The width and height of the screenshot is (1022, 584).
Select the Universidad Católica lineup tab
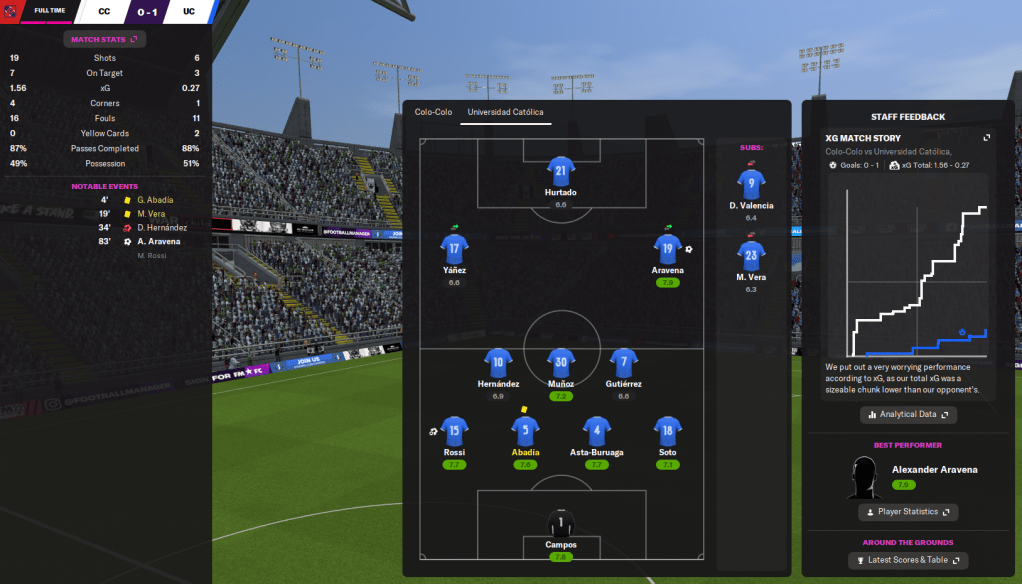point(505,112)
